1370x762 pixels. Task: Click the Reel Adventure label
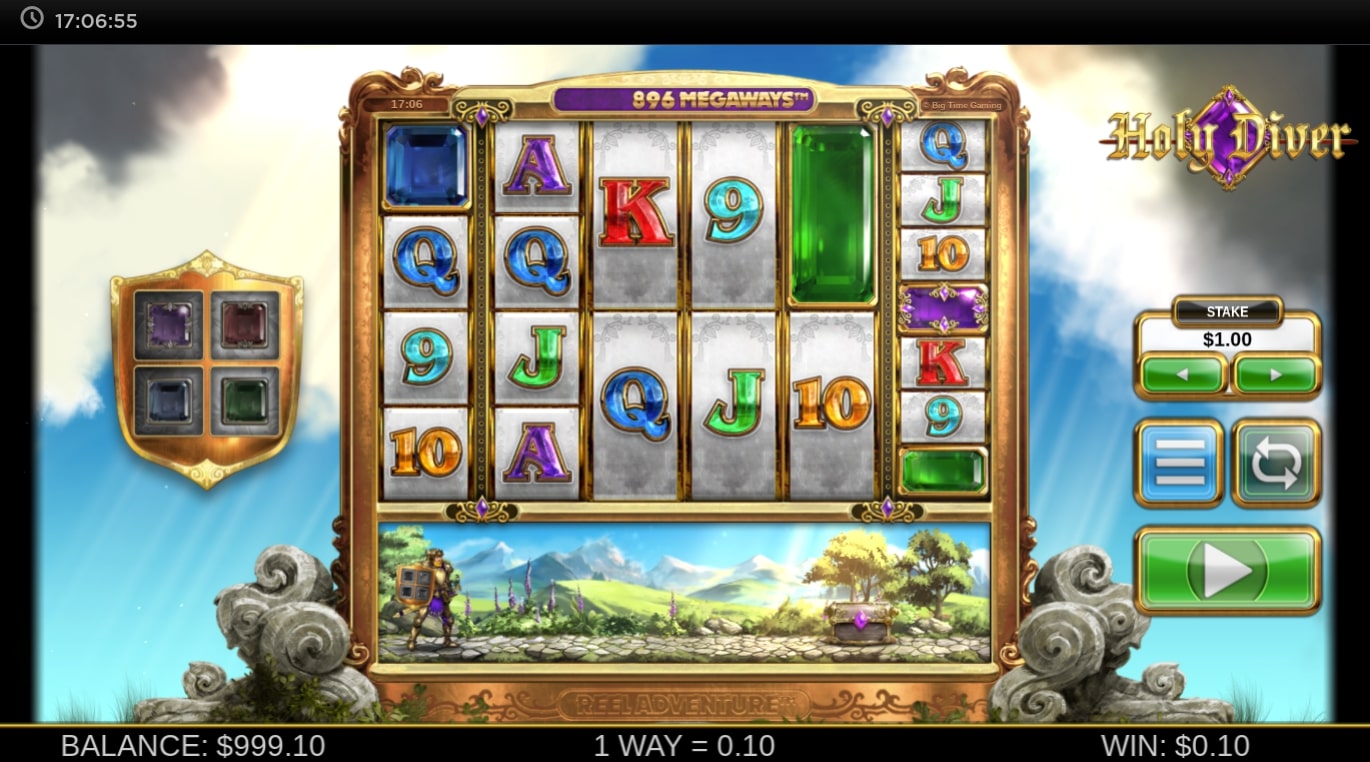click(x=684, y=702)
